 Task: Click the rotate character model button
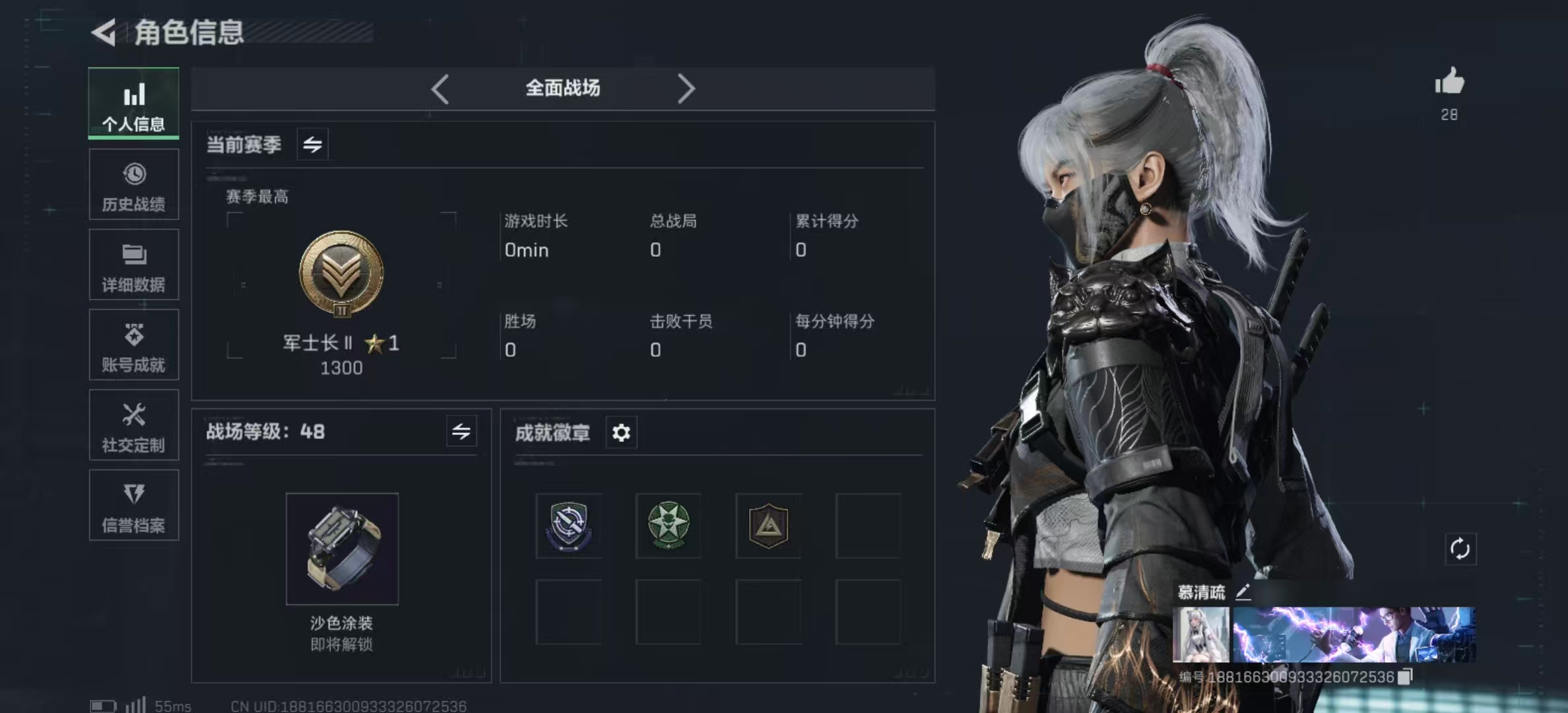(1460, 549)
